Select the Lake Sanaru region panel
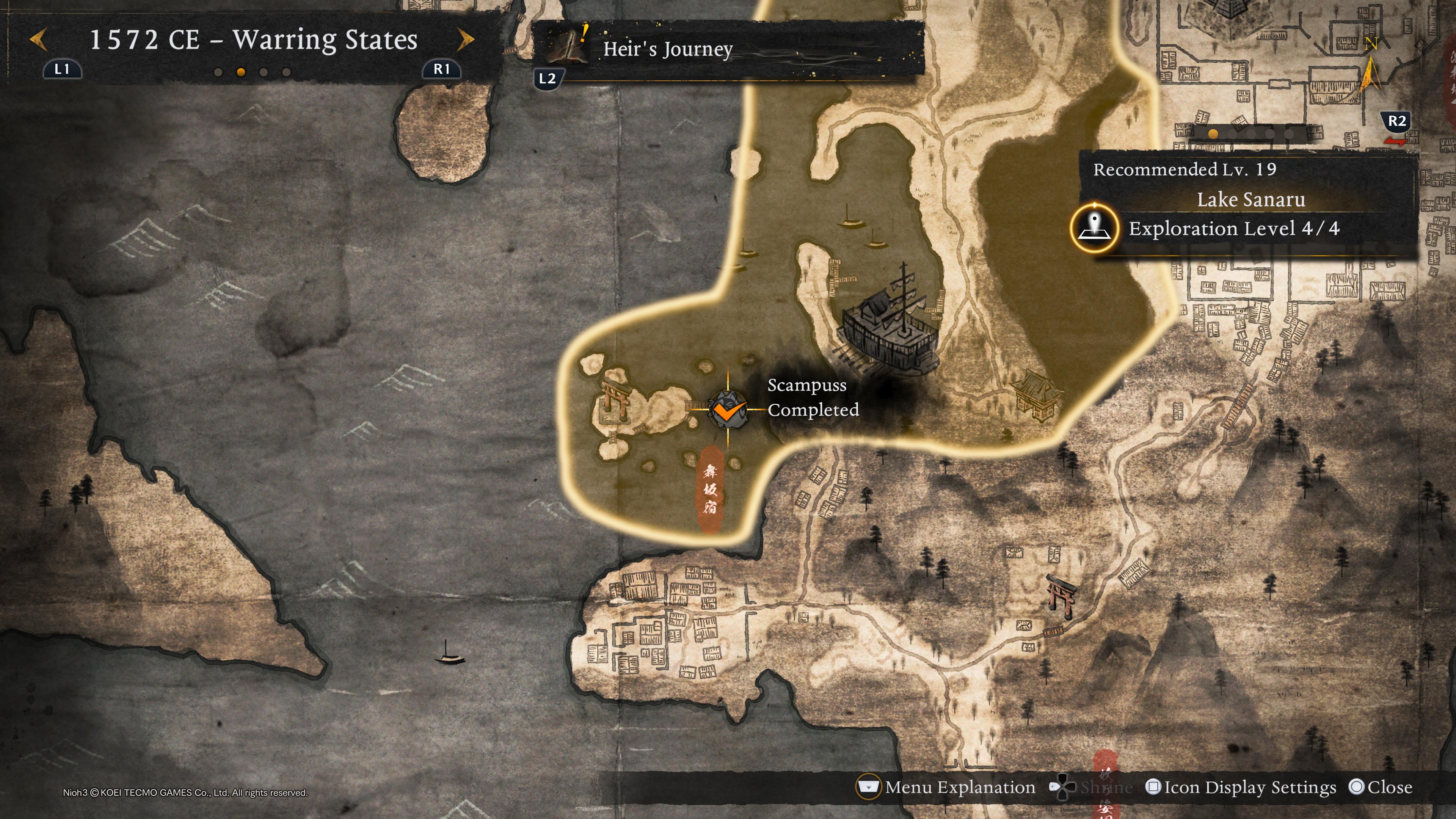Viewport: 1456px width, 819px height. (x=1249, y=200)
